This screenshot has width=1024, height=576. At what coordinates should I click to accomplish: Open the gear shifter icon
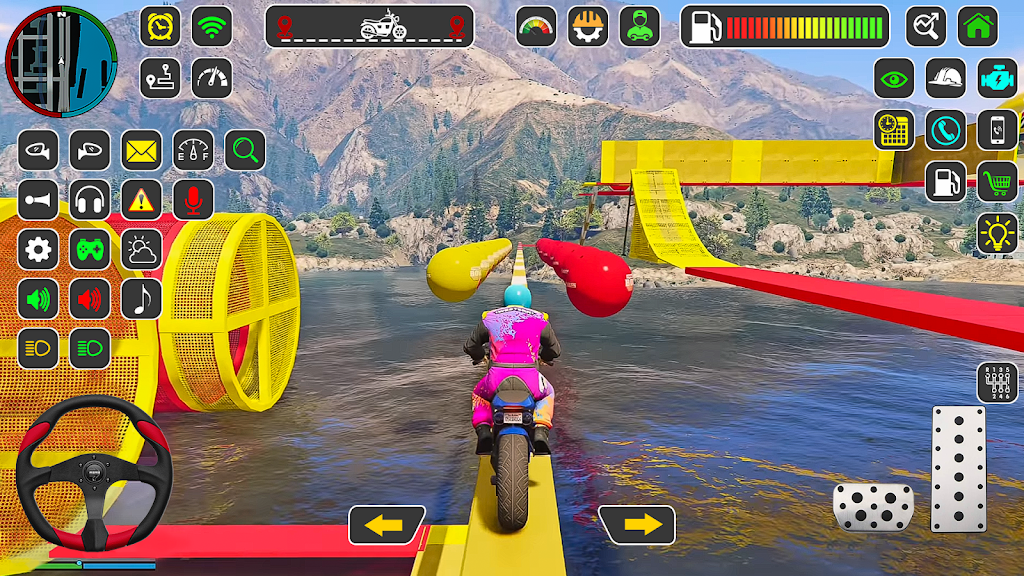[997, 383]
